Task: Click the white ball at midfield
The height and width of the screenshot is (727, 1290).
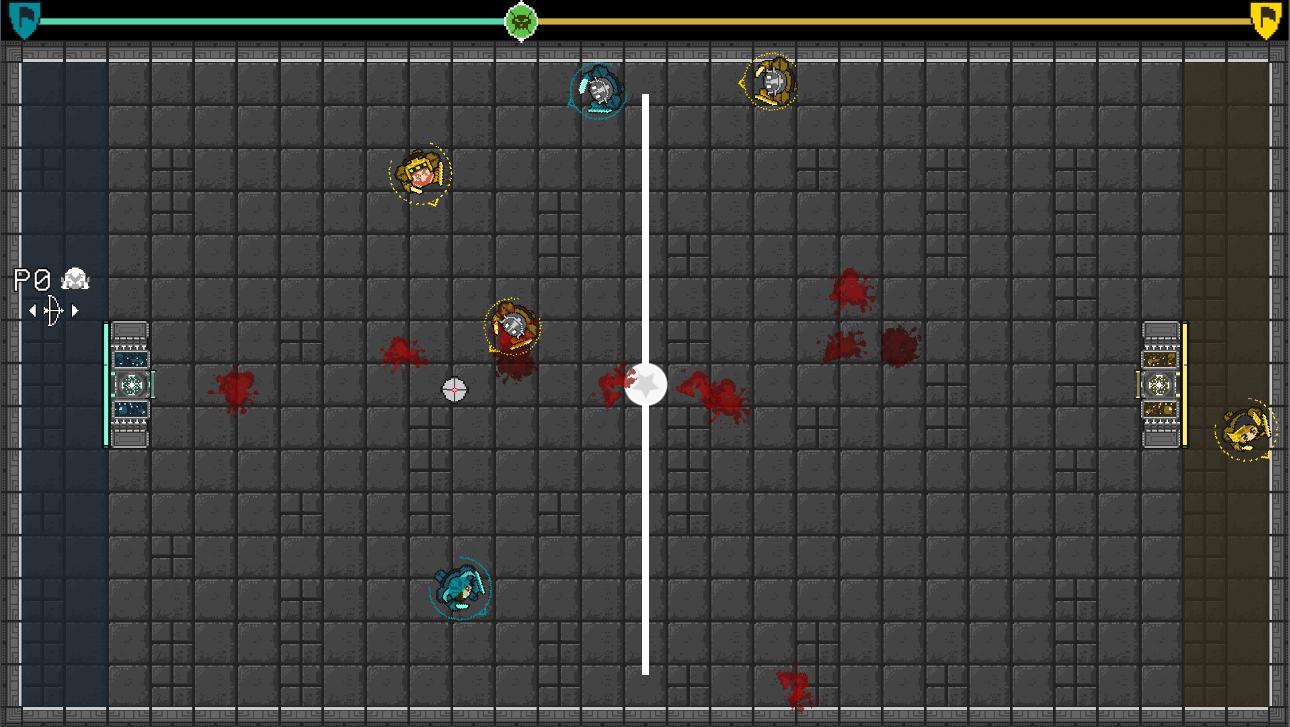Action: [645, 383]
